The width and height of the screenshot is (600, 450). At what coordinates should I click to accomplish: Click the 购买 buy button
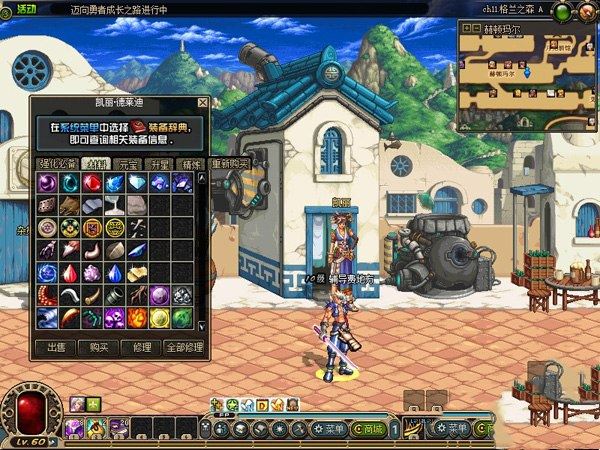click(99, 347)
